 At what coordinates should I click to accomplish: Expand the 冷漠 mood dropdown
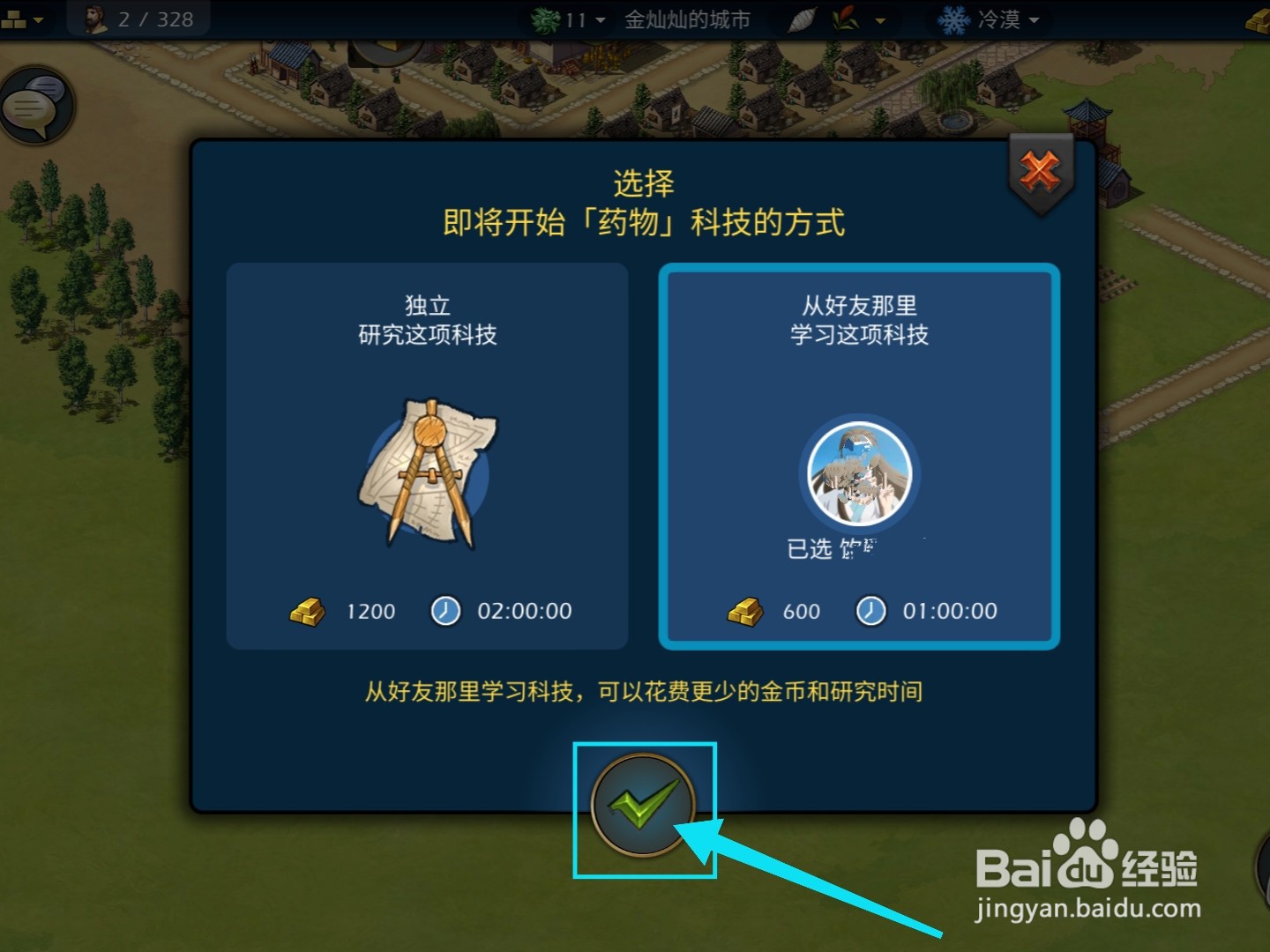click(x=1034, y=19)
